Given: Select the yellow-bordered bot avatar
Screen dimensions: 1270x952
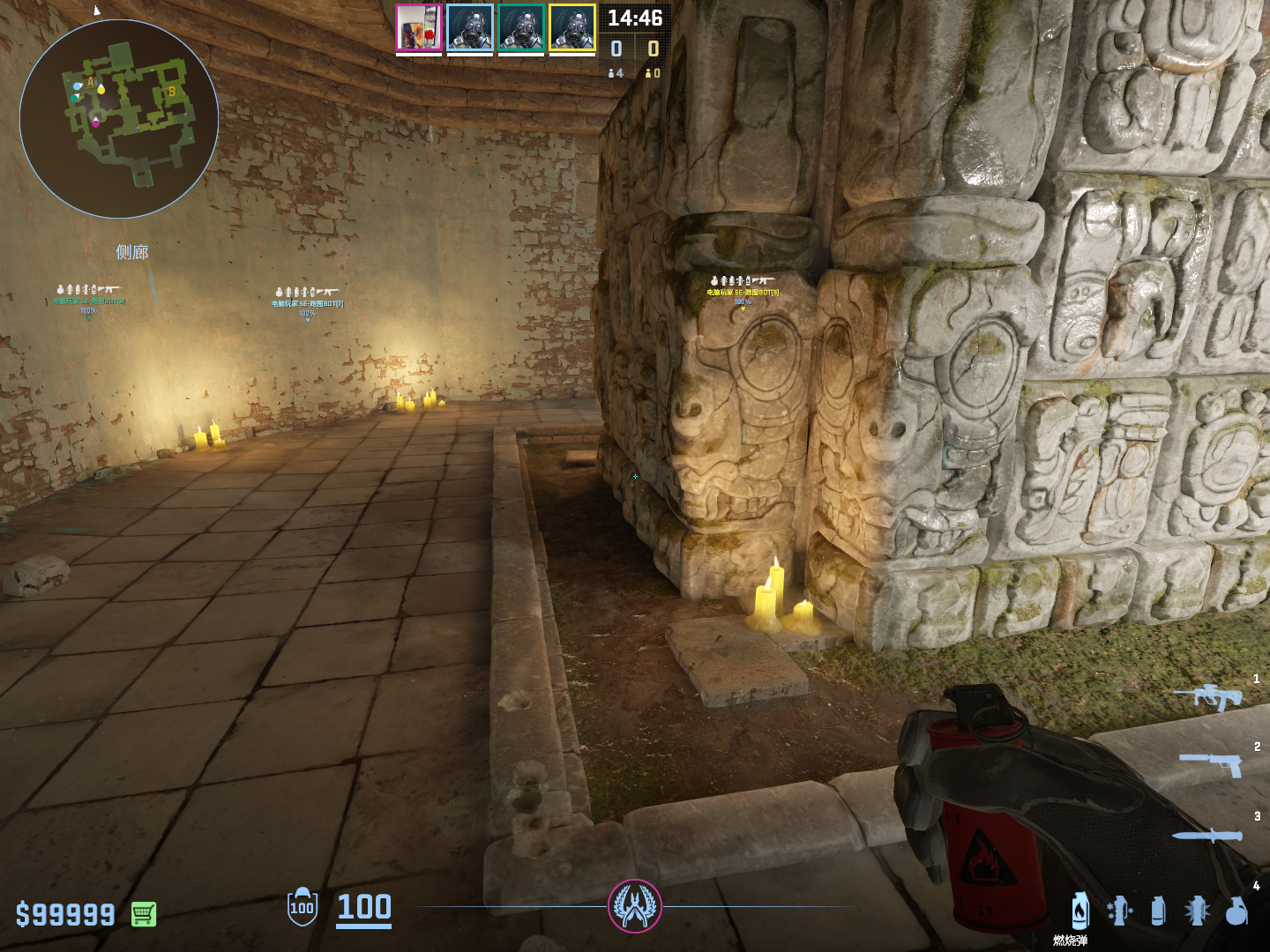Looking at the screenshot, I should (x=572, y=28).
